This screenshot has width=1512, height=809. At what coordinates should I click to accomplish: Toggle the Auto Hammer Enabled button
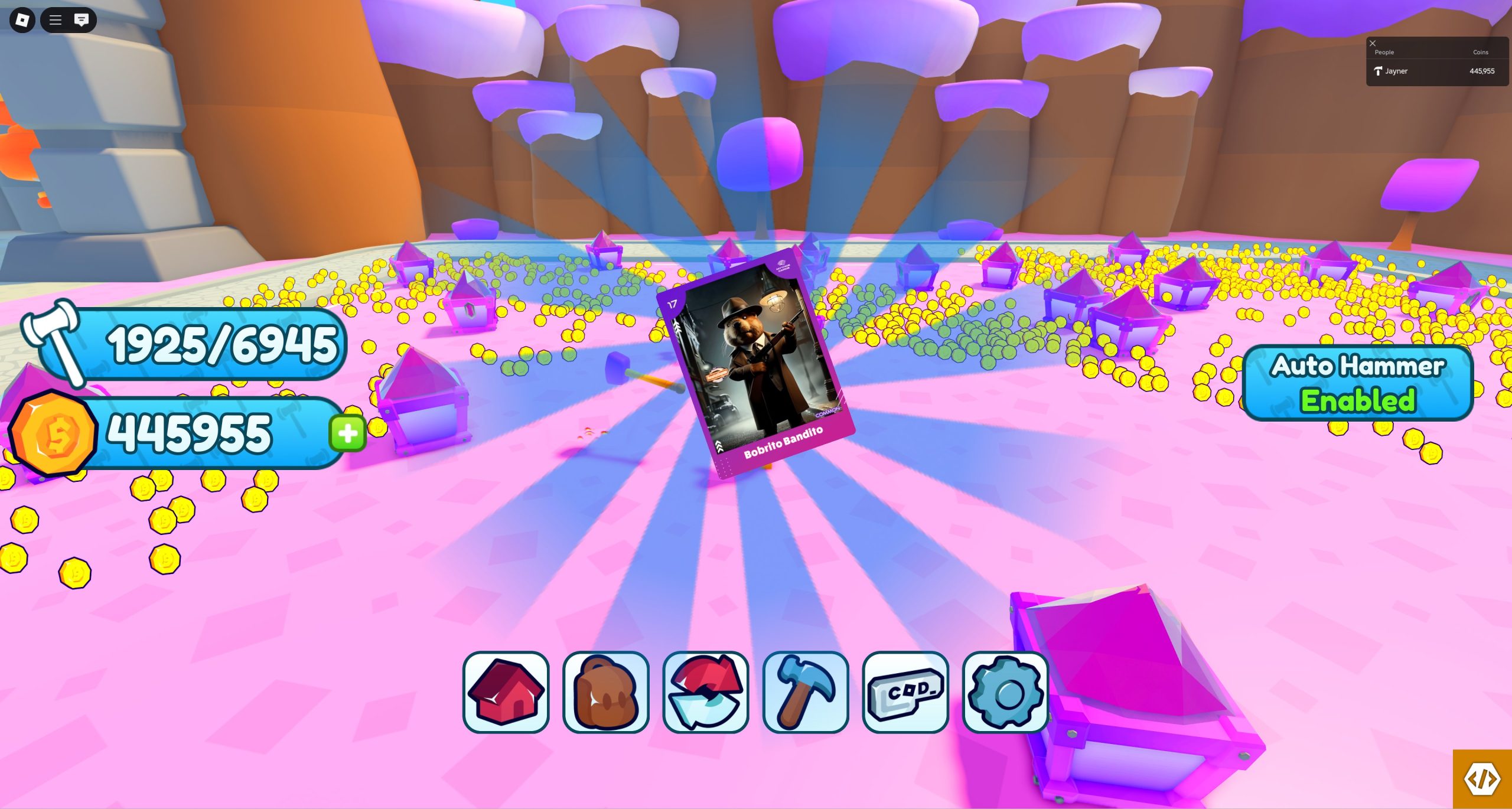click(1358, 383)
